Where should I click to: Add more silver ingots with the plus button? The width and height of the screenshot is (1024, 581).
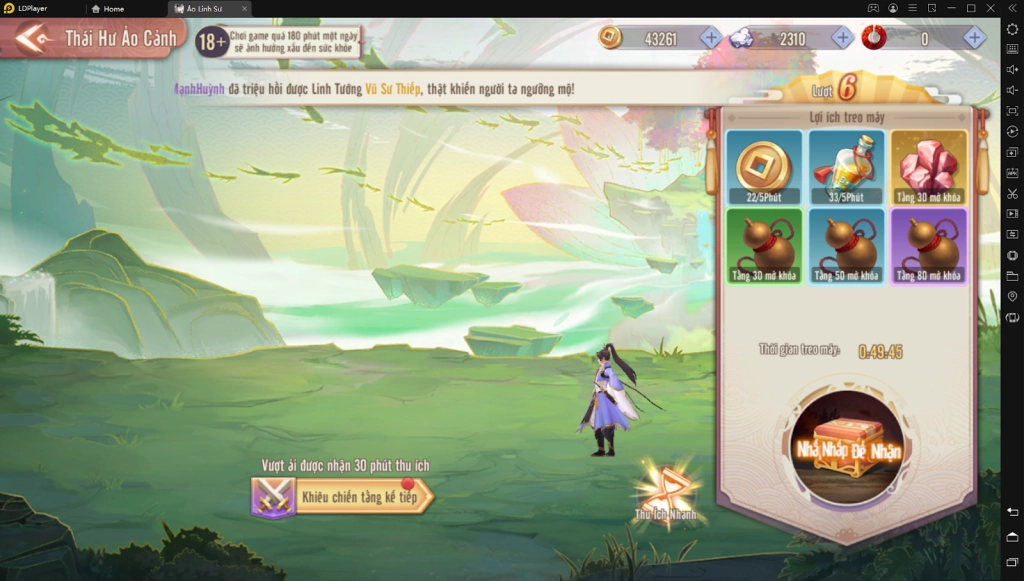click(842, 38)
